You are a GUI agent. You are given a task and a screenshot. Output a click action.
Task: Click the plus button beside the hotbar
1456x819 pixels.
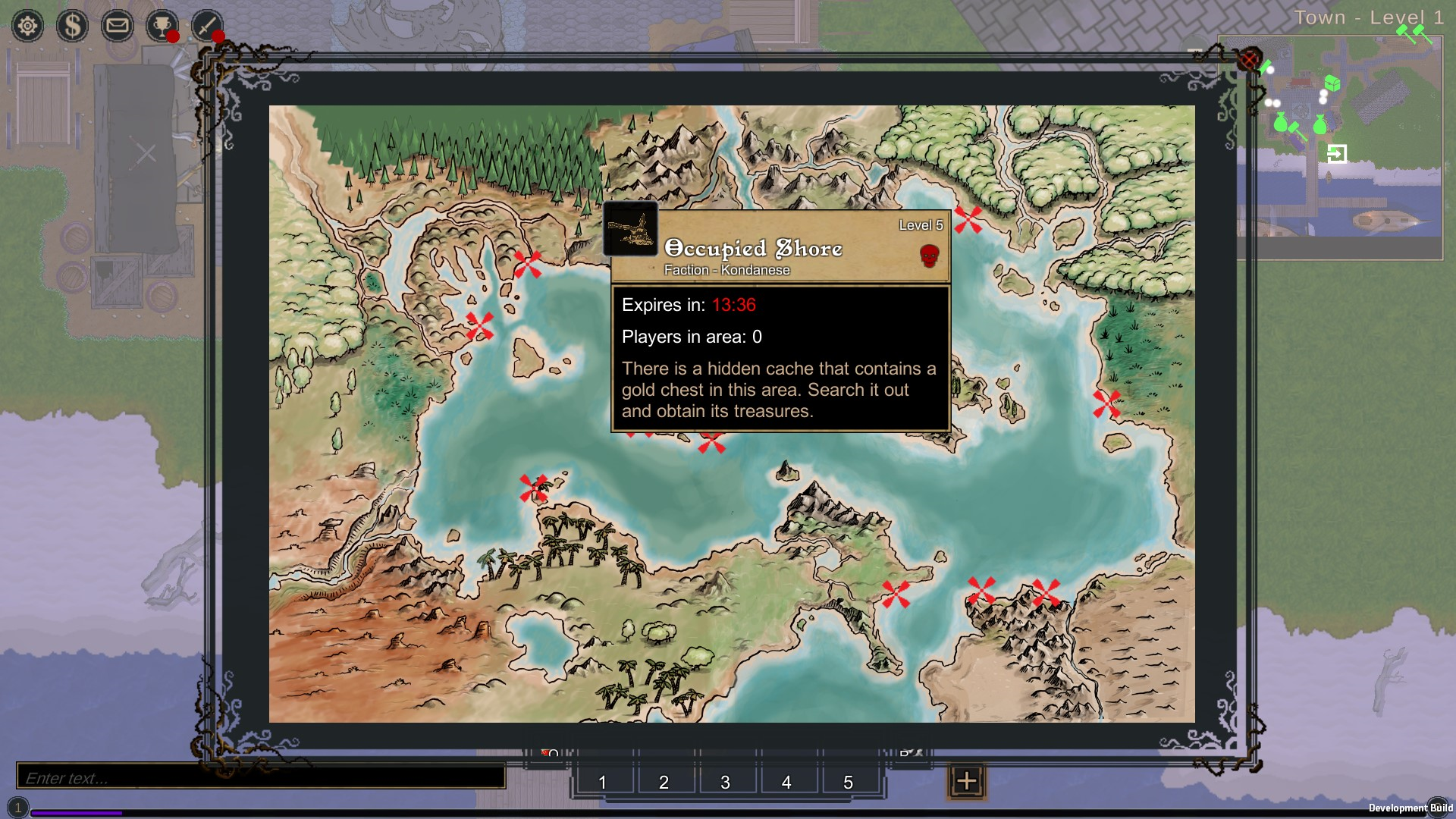pos(966,781)
